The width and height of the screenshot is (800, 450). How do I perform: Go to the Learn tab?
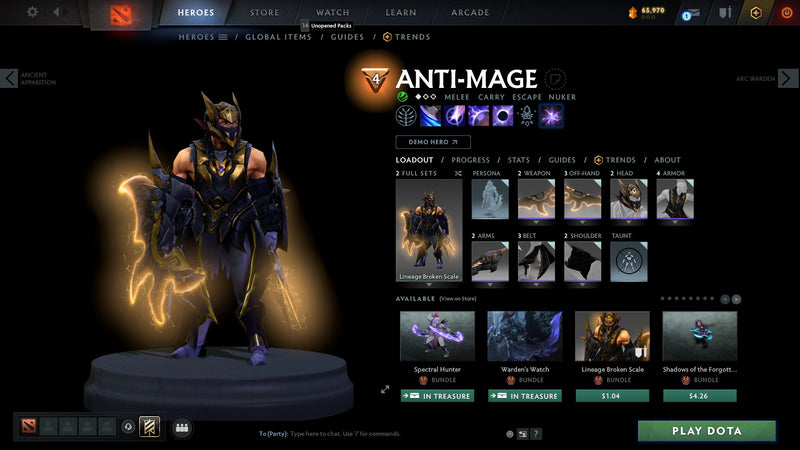coord(400,13)
